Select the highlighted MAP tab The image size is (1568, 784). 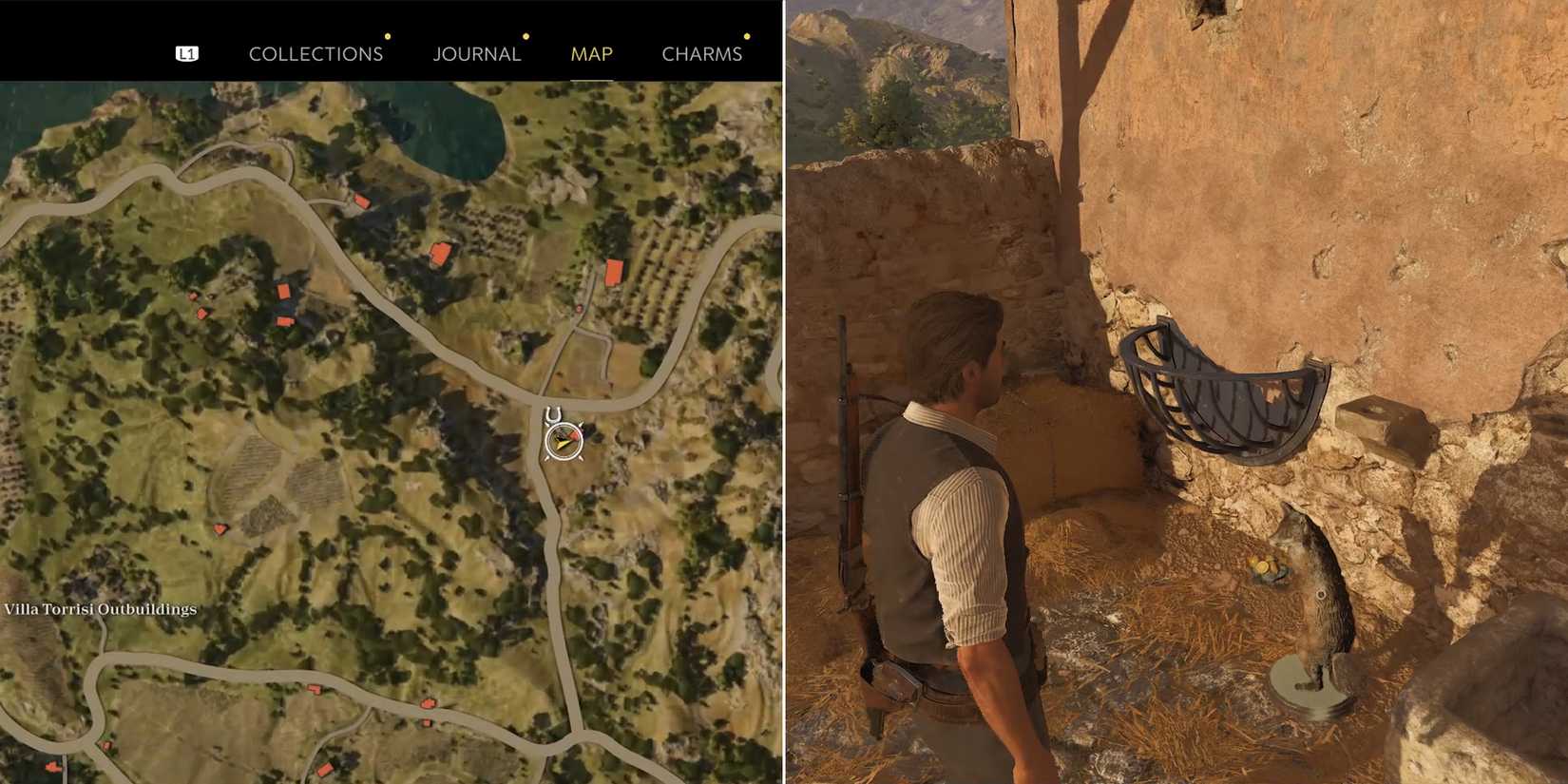590,53
